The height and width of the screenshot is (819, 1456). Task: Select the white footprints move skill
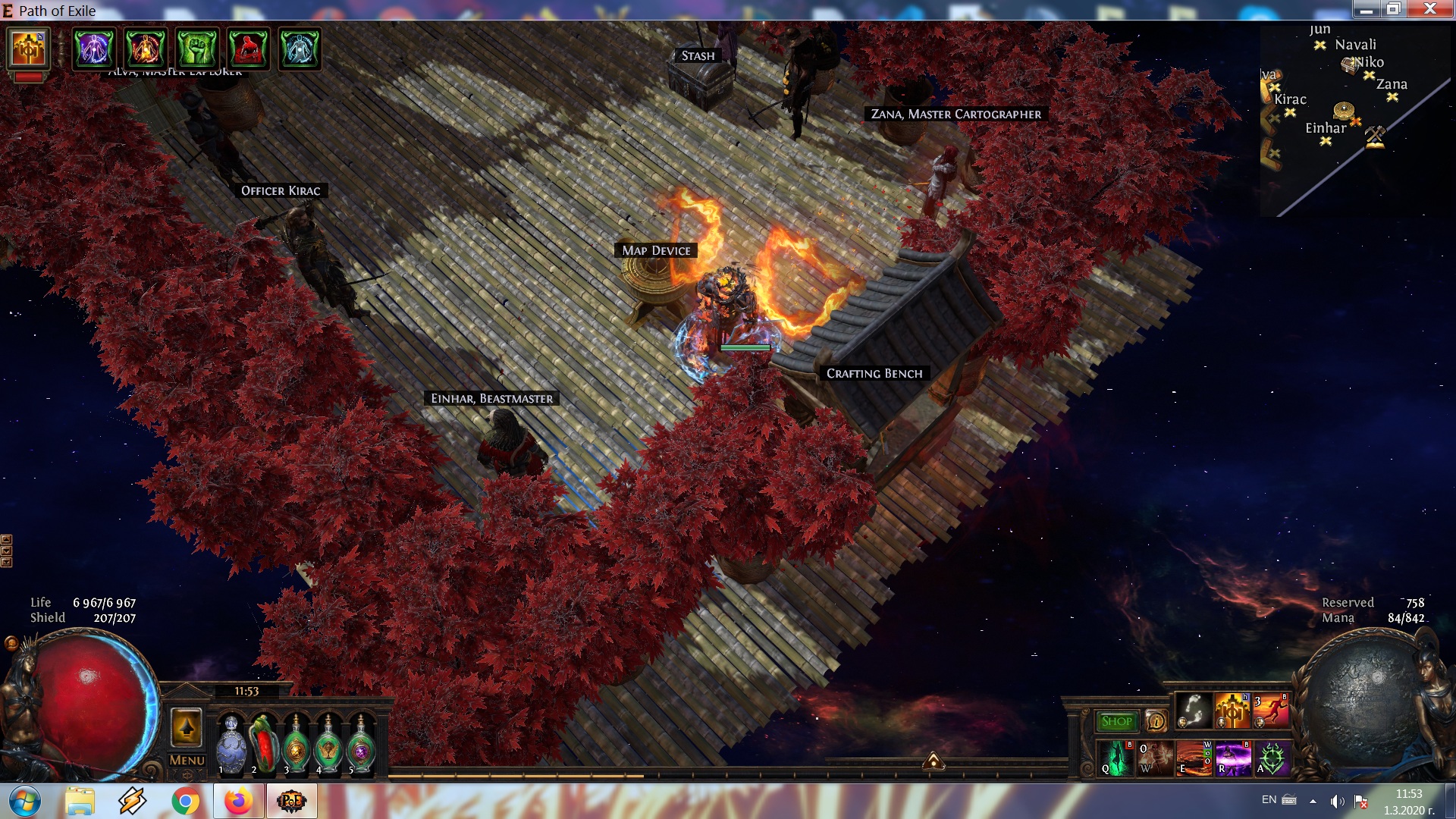pyautogui.click(x=1194, y=711)
